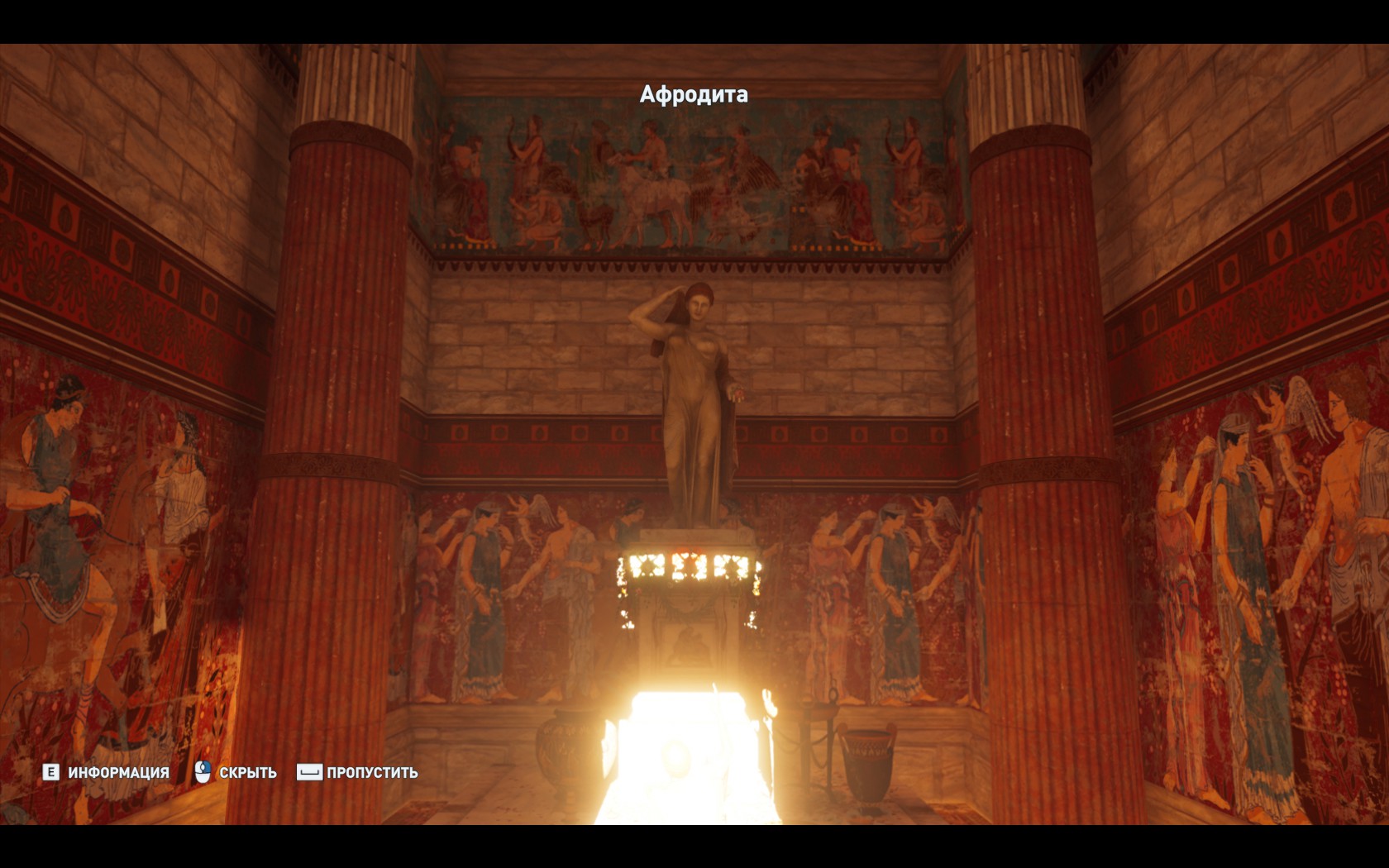This screenshot has width=1389, height=868.
Task: Click ПРОПУСТИТЬ to skip the presentation
Action: pos(370,773)
